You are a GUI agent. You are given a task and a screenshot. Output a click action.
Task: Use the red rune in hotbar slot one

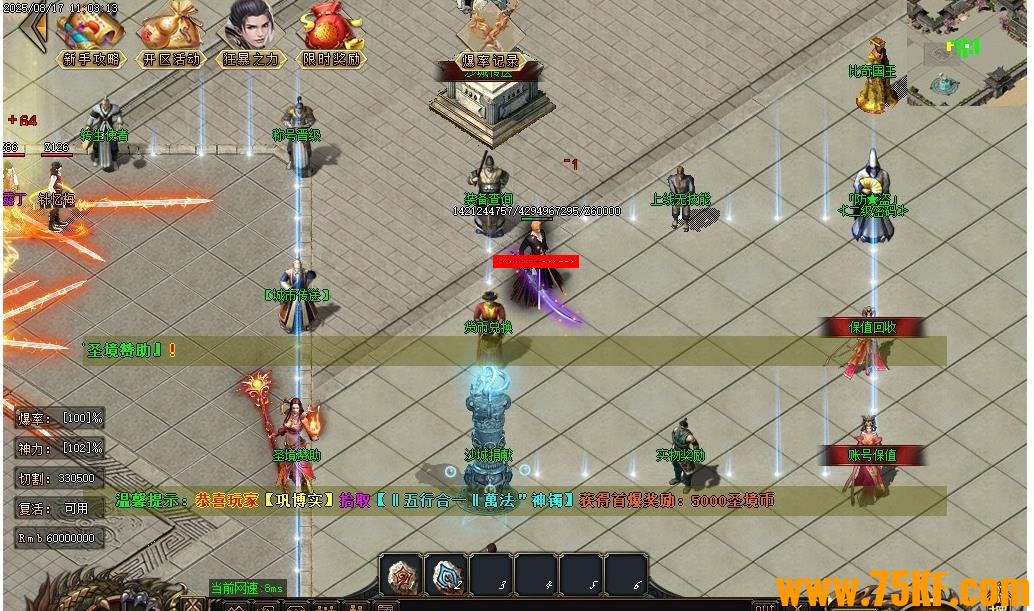point(401,574)
